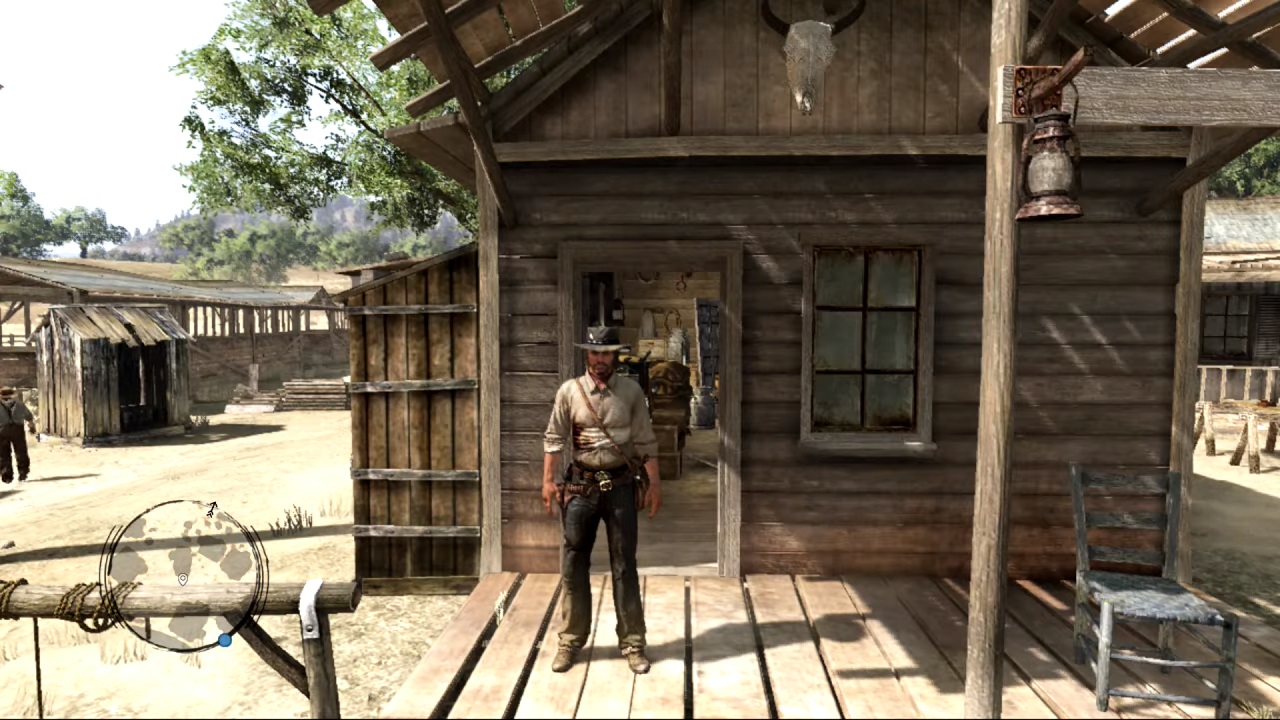1280x720 pixels.
Task: Click the circular minimap radar
Action: (184, 576)
